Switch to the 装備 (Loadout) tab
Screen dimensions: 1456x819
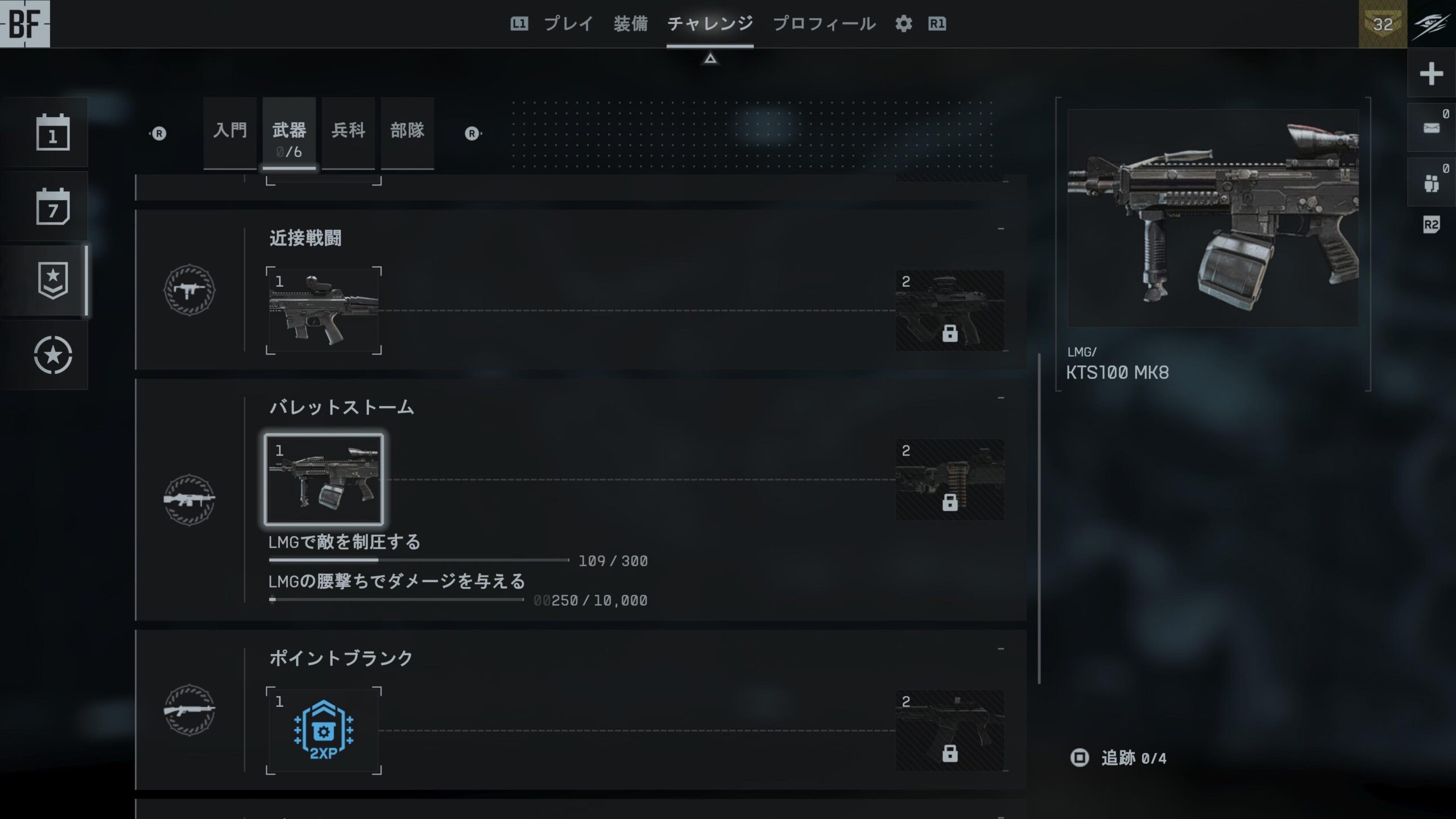(630, 24)
